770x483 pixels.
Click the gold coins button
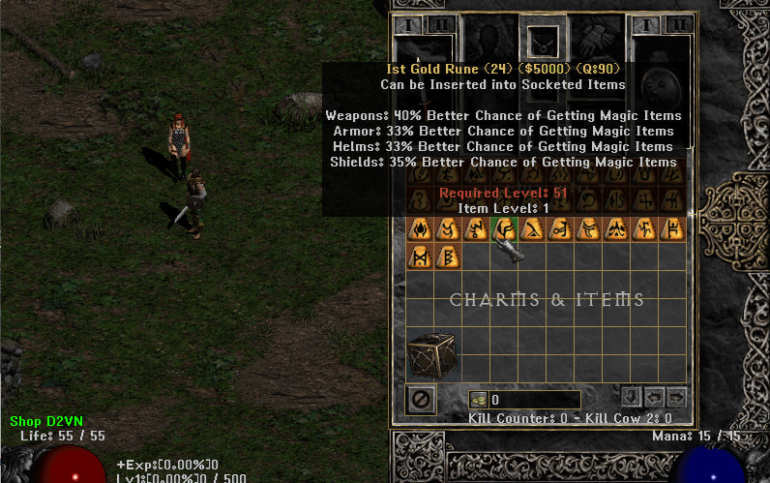[x=479, y=400]
